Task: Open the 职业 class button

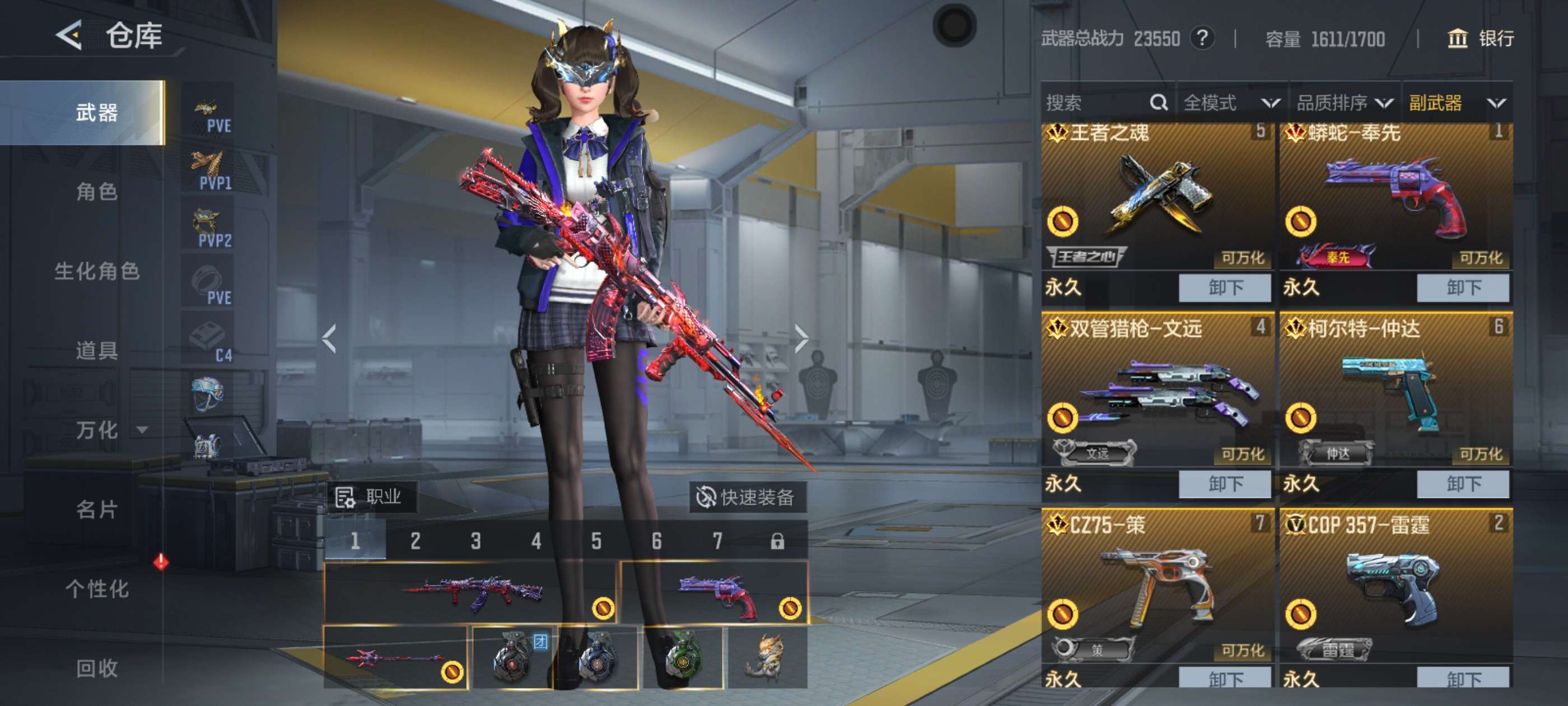Action: pos(370,497)
